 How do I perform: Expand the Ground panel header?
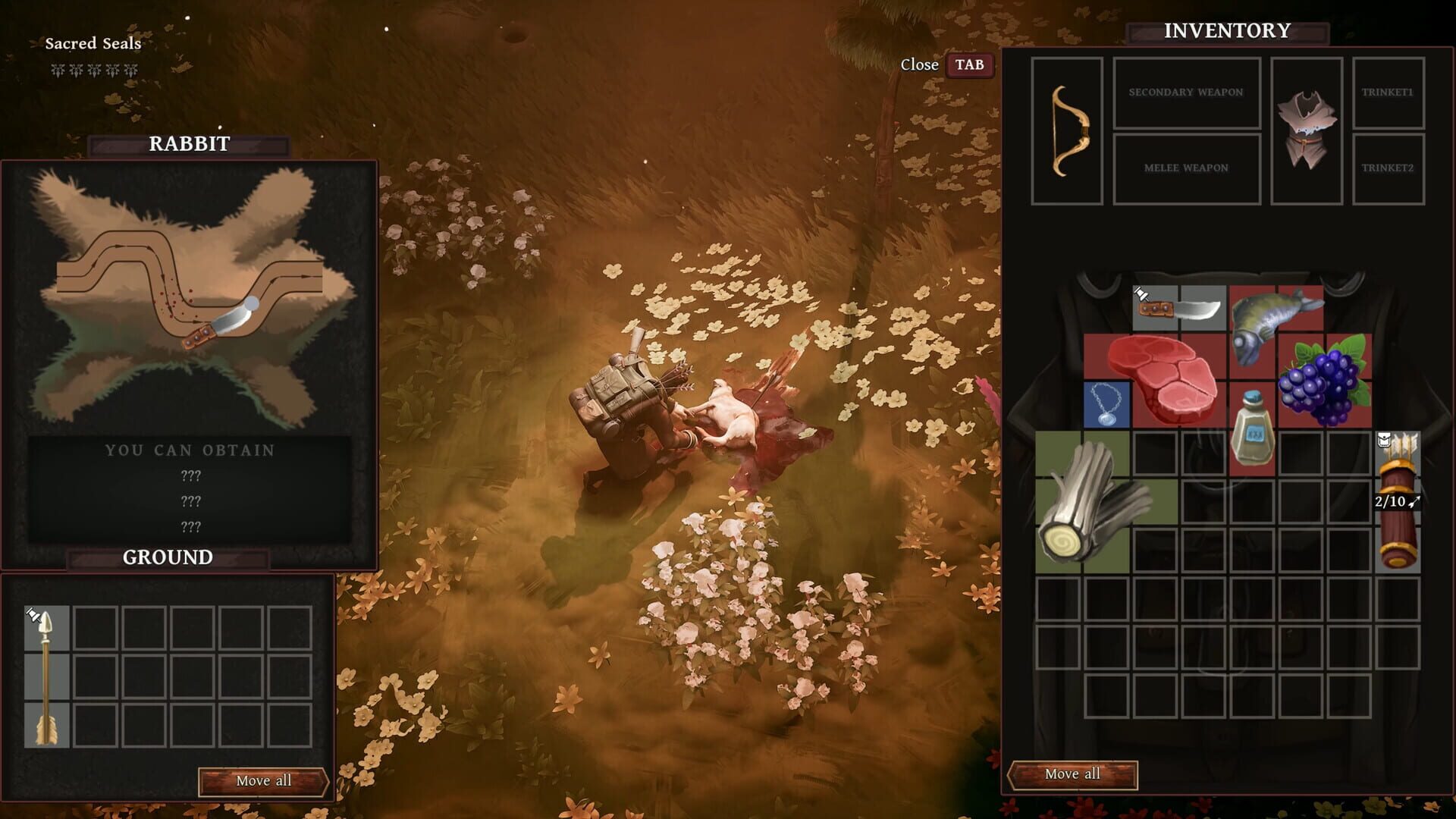167,557
